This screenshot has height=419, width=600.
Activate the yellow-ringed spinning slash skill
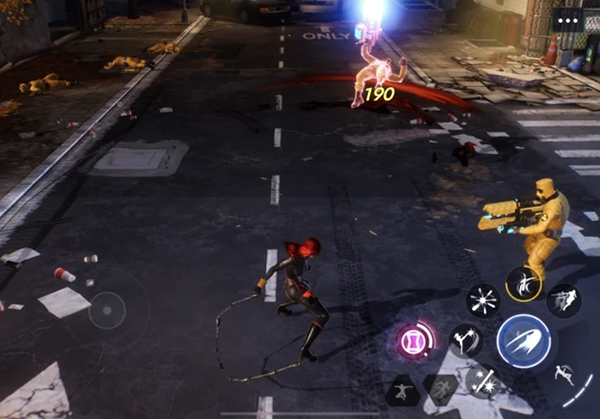pyautogui.click(x=522, y=284)
